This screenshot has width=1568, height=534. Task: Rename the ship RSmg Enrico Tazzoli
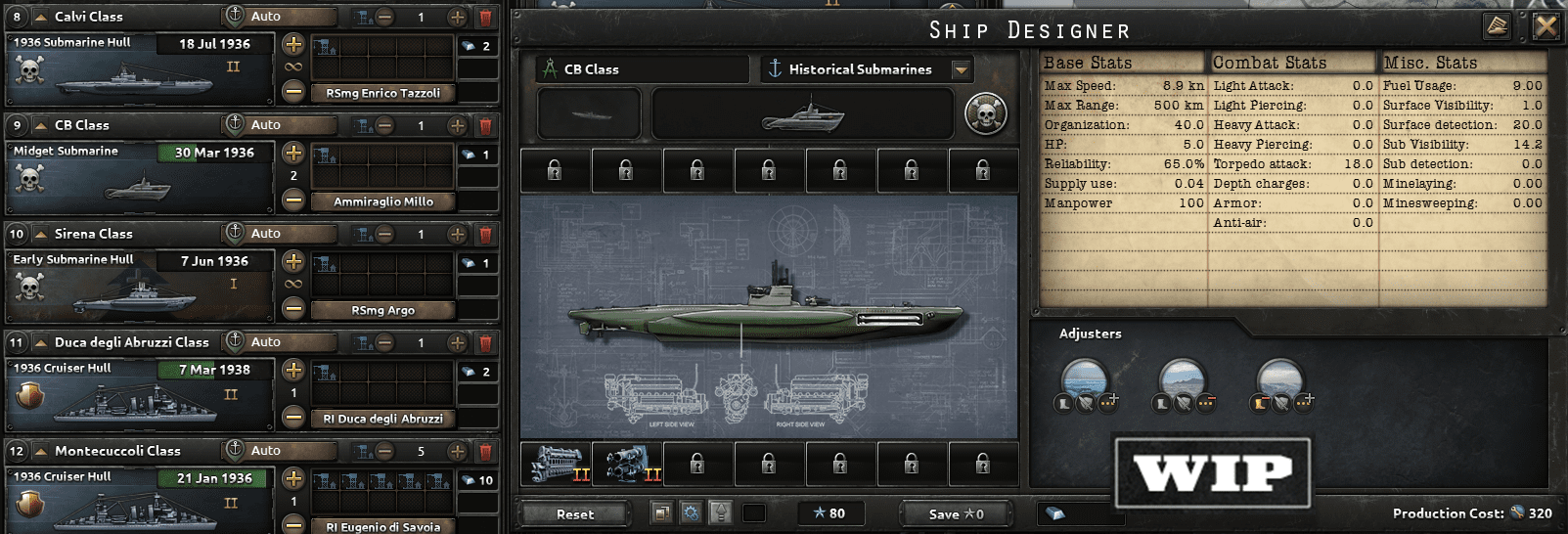382,93
